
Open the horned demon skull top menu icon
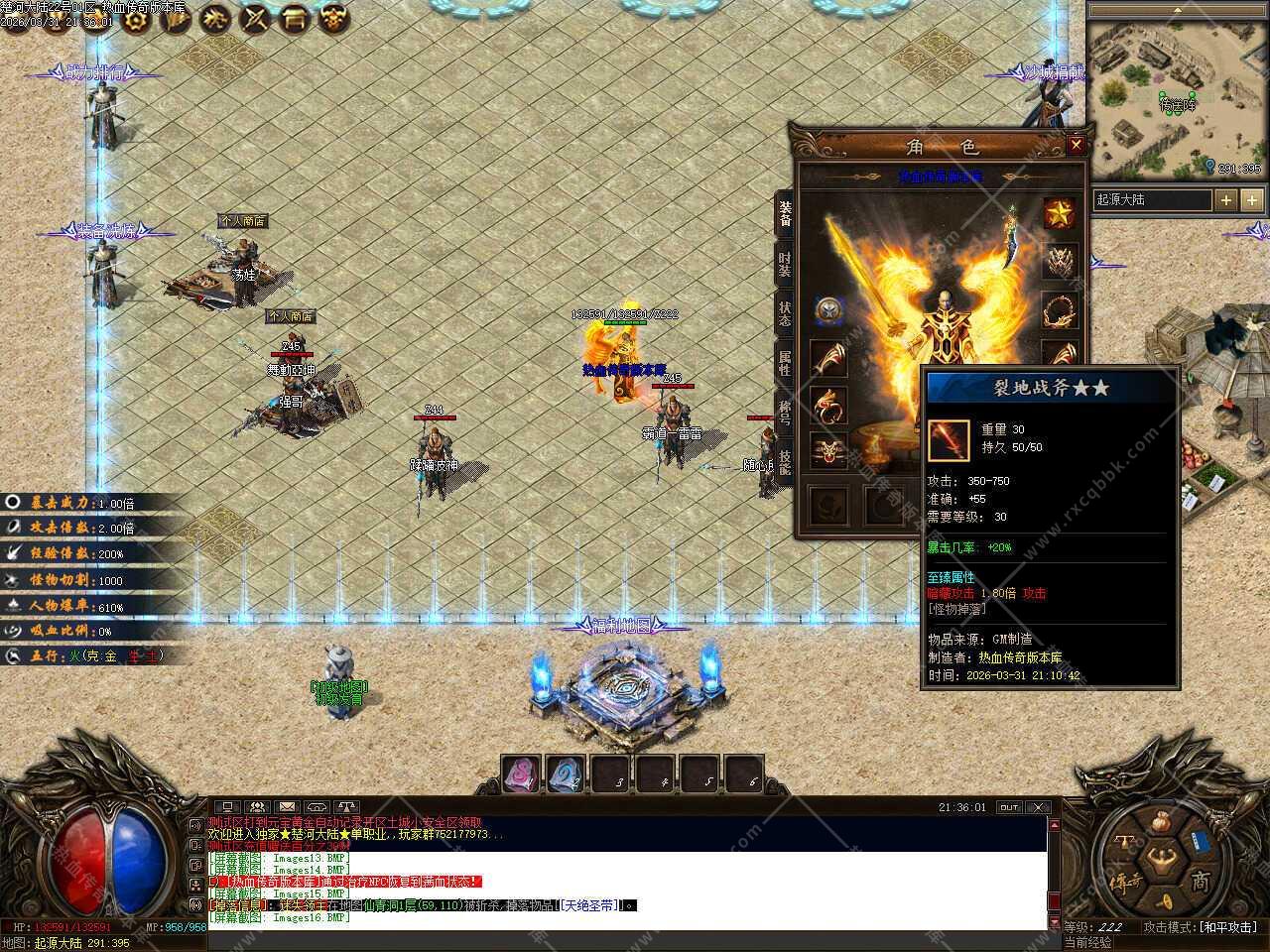[335, 17]
